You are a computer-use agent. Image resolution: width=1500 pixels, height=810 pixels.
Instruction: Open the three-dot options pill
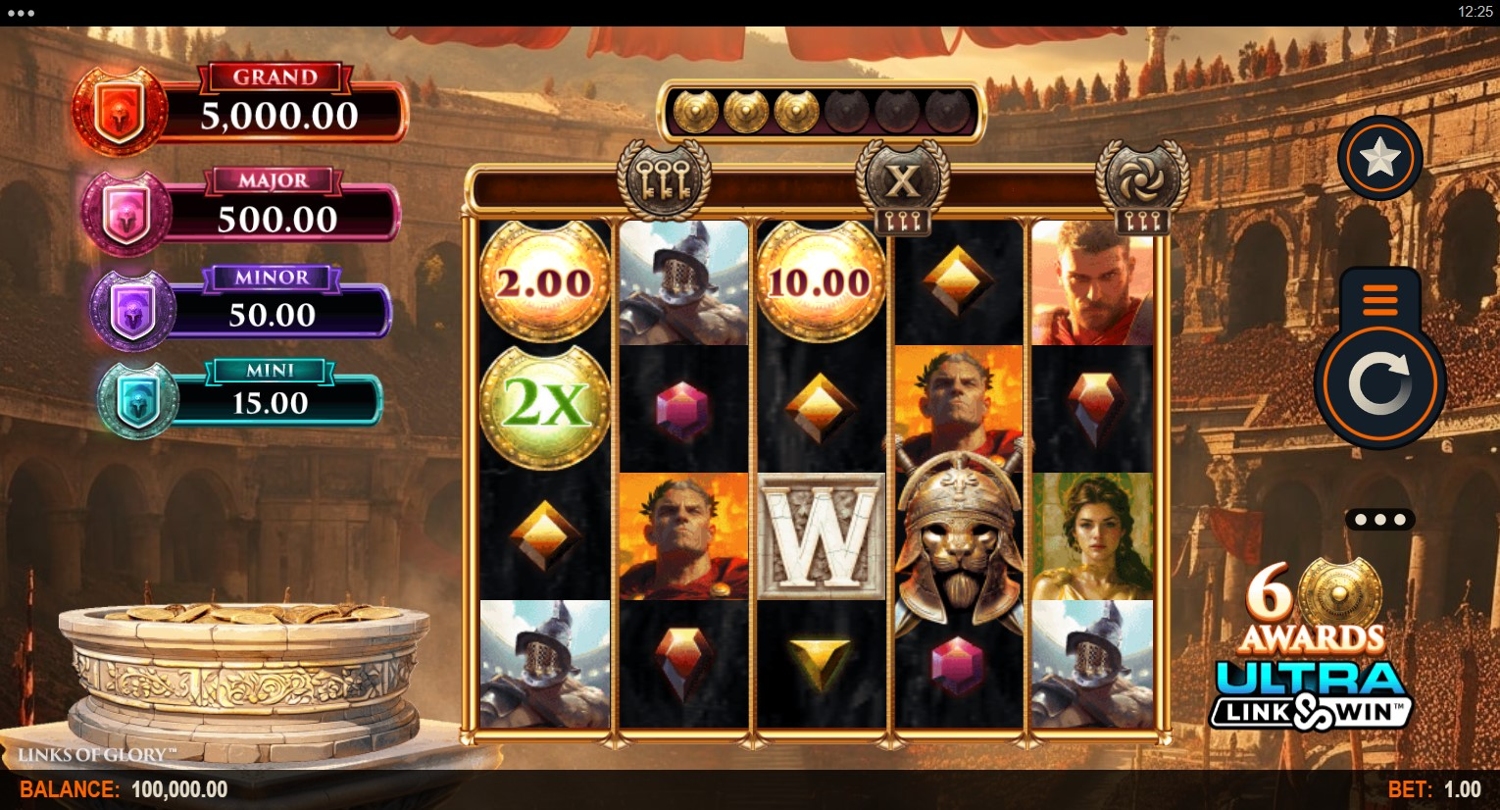coord(1380,520)
